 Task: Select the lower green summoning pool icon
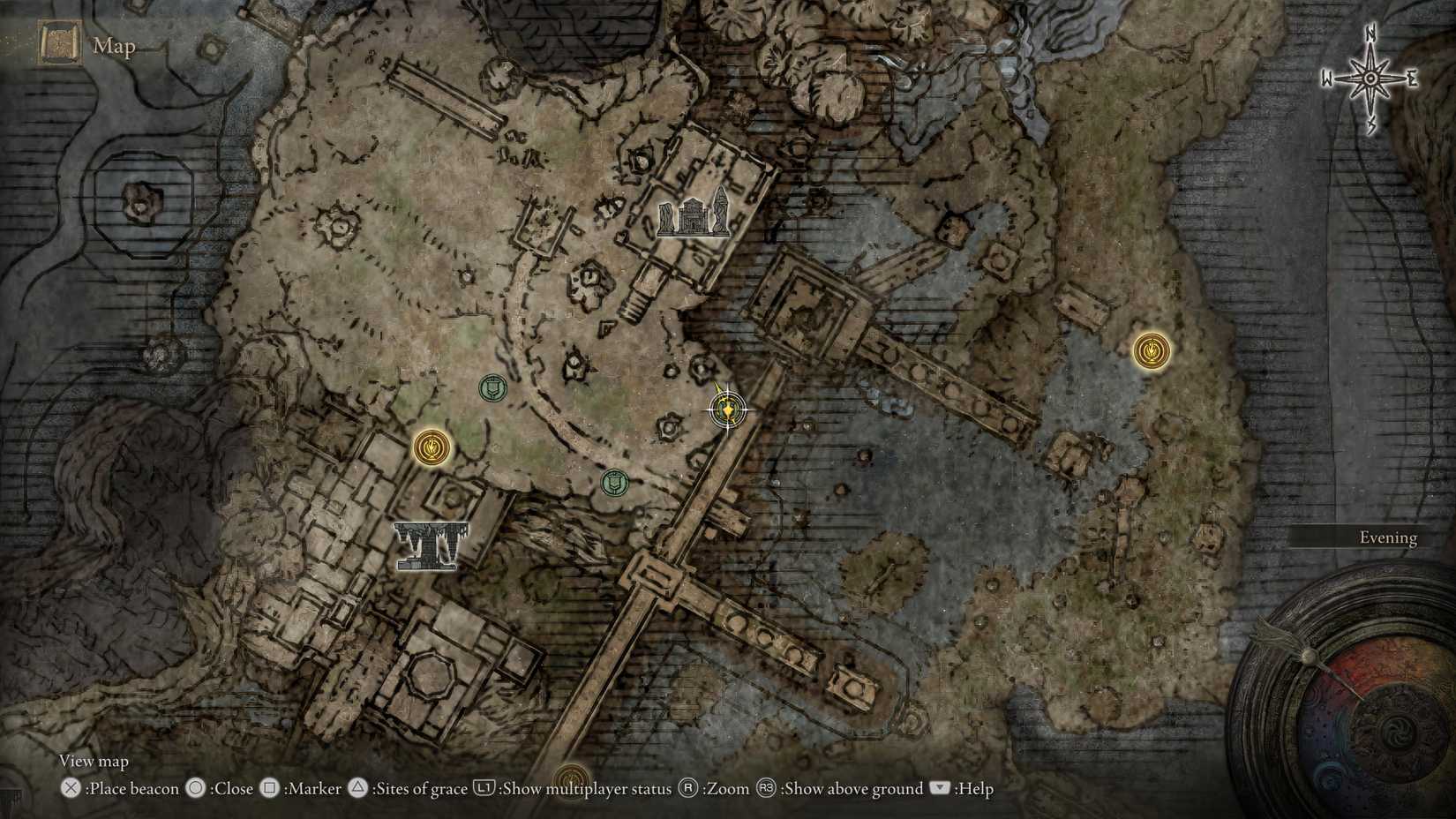(614, 484)
